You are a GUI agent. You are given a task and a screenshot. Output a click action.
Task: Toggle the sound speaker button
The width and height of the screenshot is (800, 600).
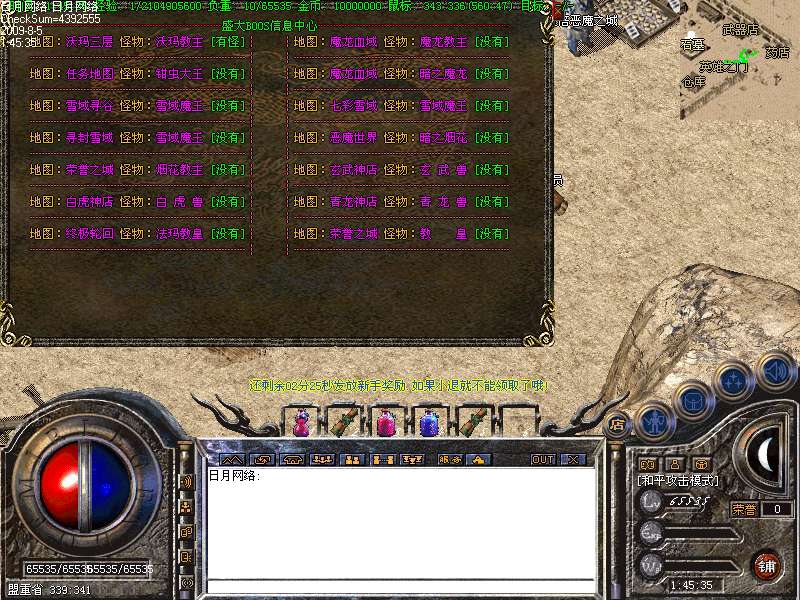(774, 372)
